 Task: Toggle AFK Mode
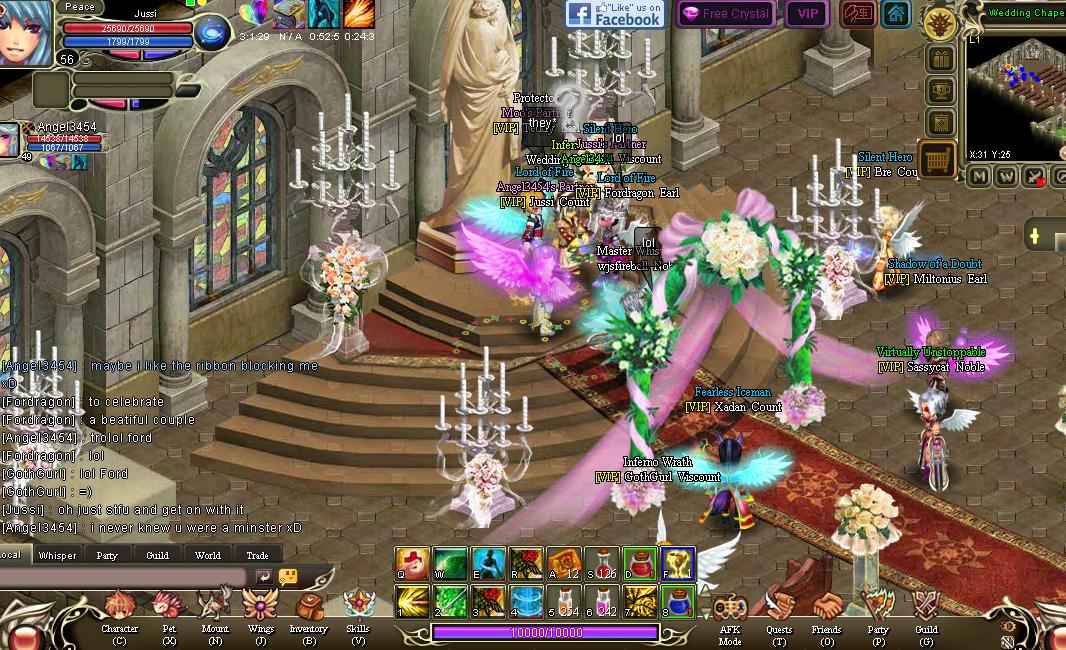731,608
